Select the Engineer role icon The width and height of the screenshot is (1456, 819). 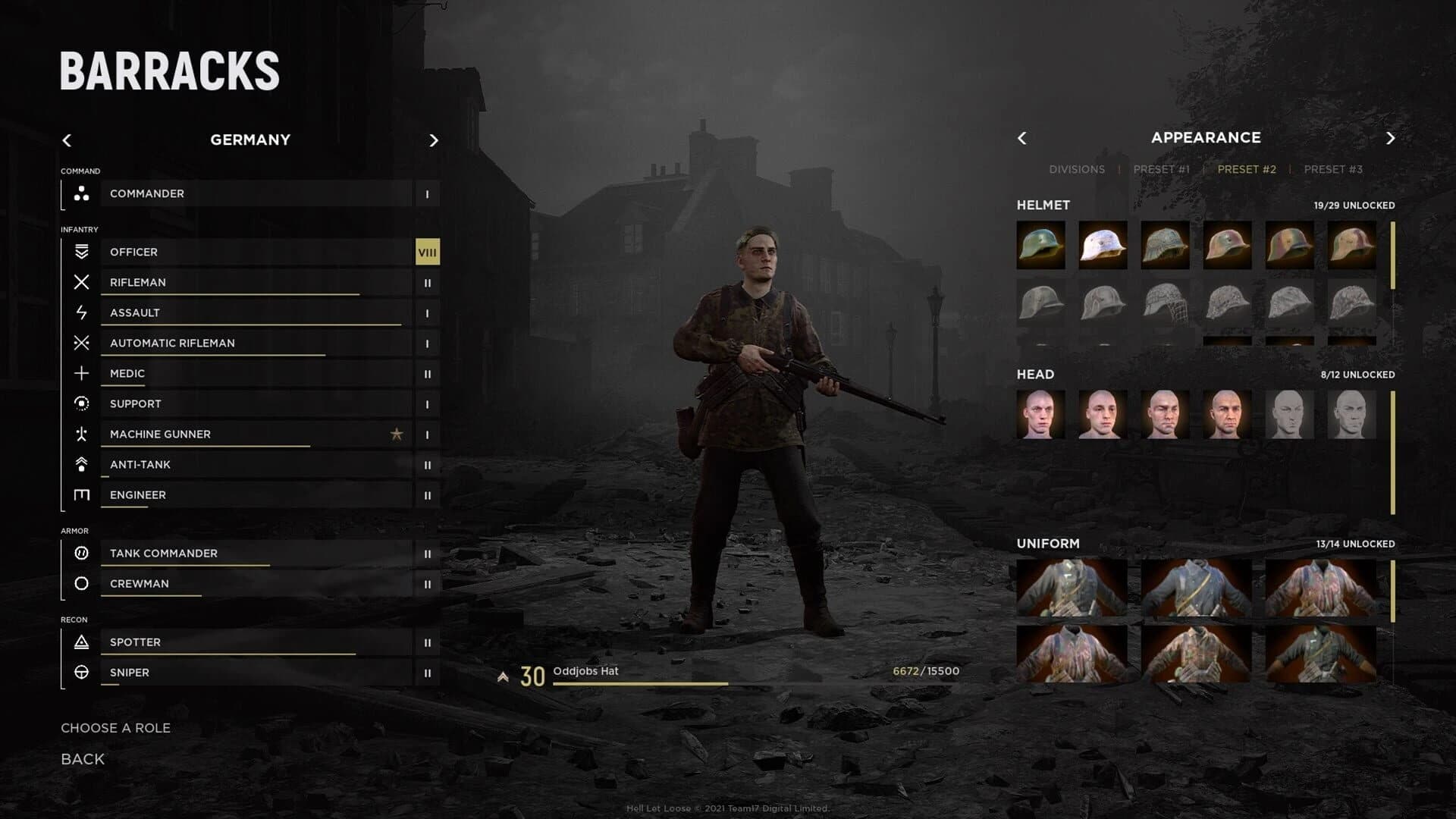click(82, 494)
